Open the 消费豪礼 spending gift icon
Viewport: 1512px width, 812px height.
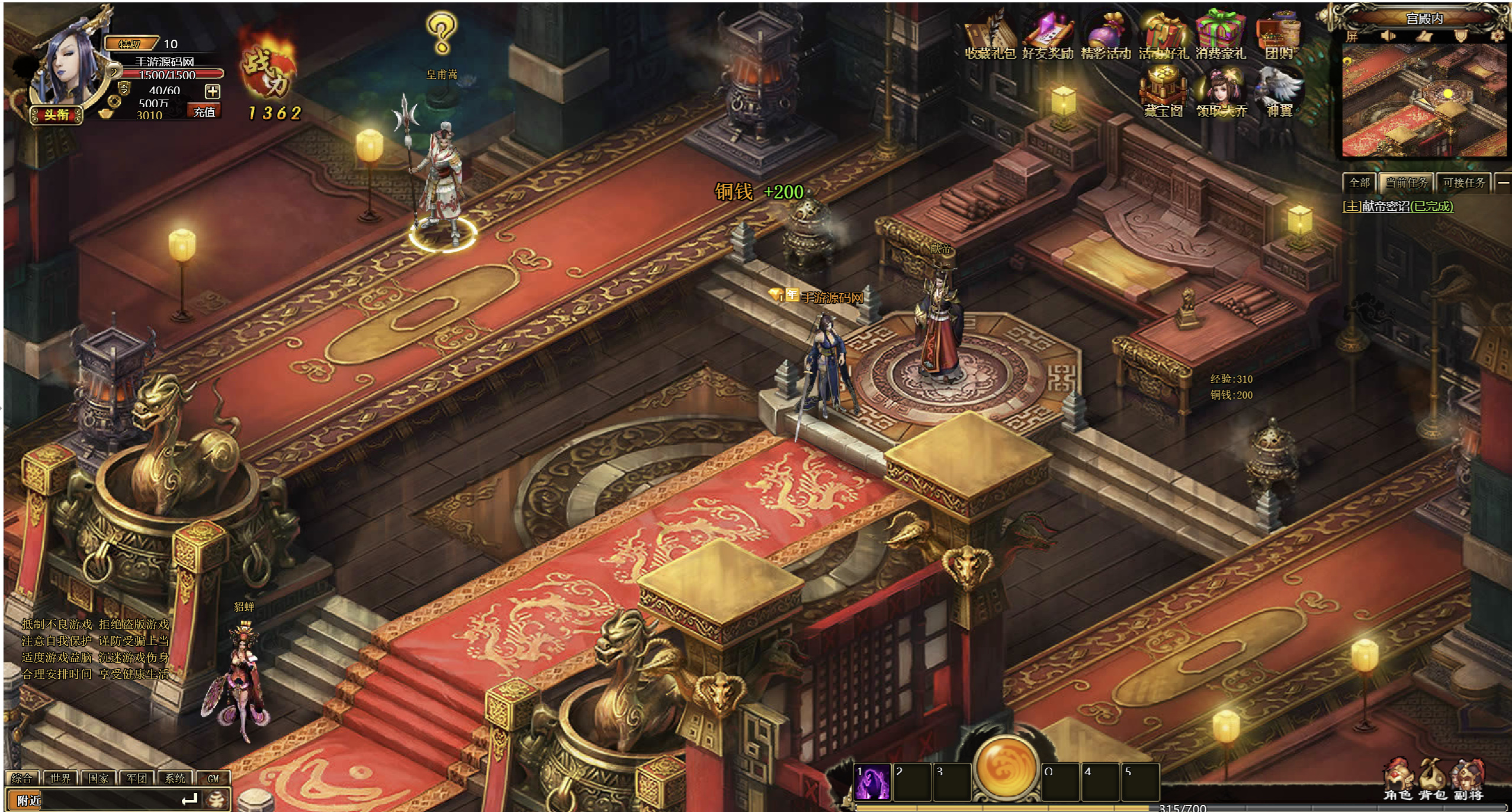click(1221, 37)
